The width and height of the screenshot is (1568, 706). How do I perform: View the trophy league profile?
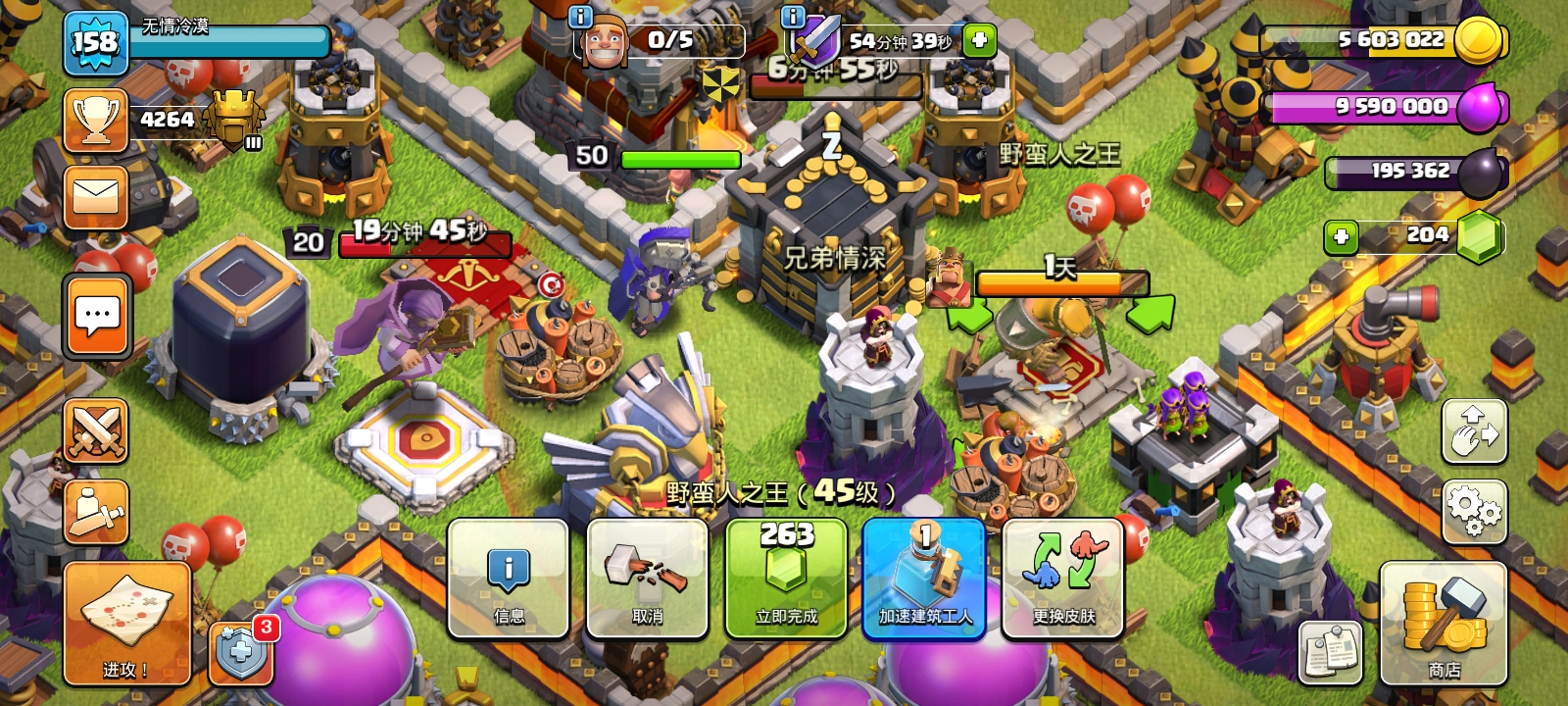pyautogui.click(x=96, y=121)
